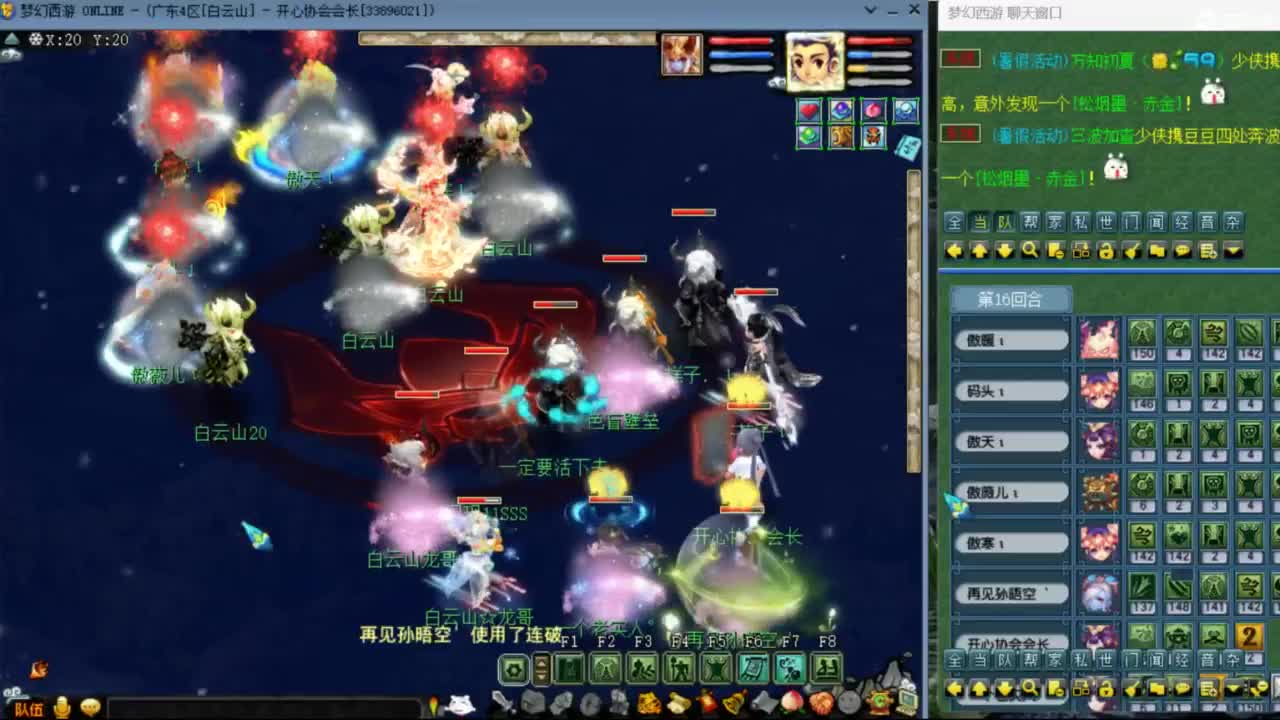
Task: Toggle the 当 current chat channel
Action: coord(980,222)
